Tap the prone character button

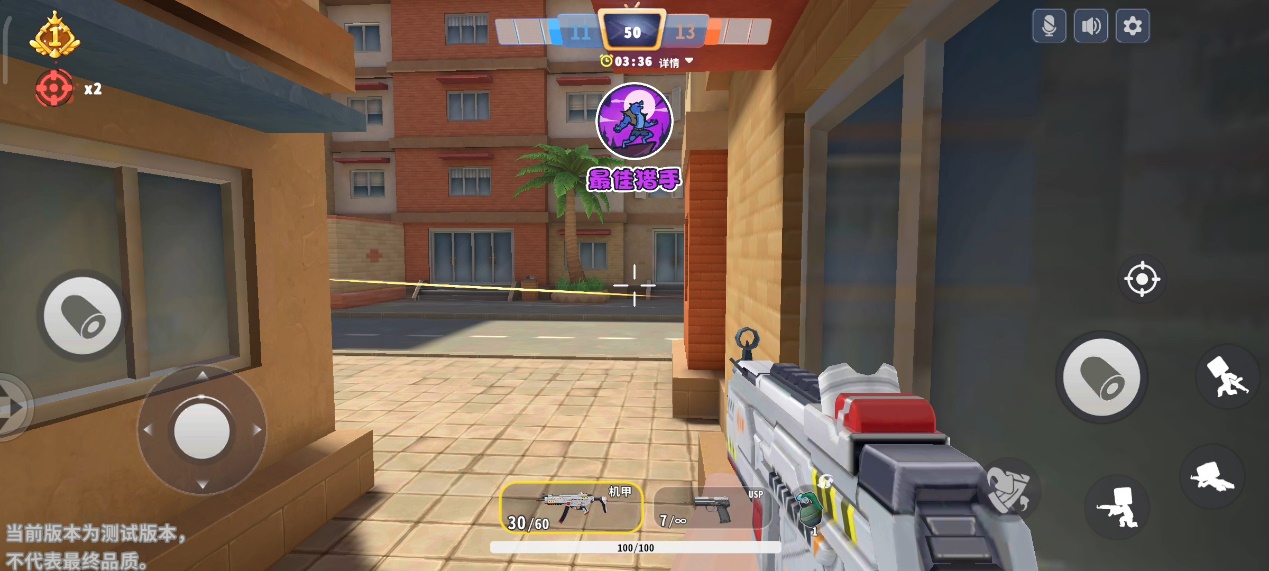point(1212,476)
